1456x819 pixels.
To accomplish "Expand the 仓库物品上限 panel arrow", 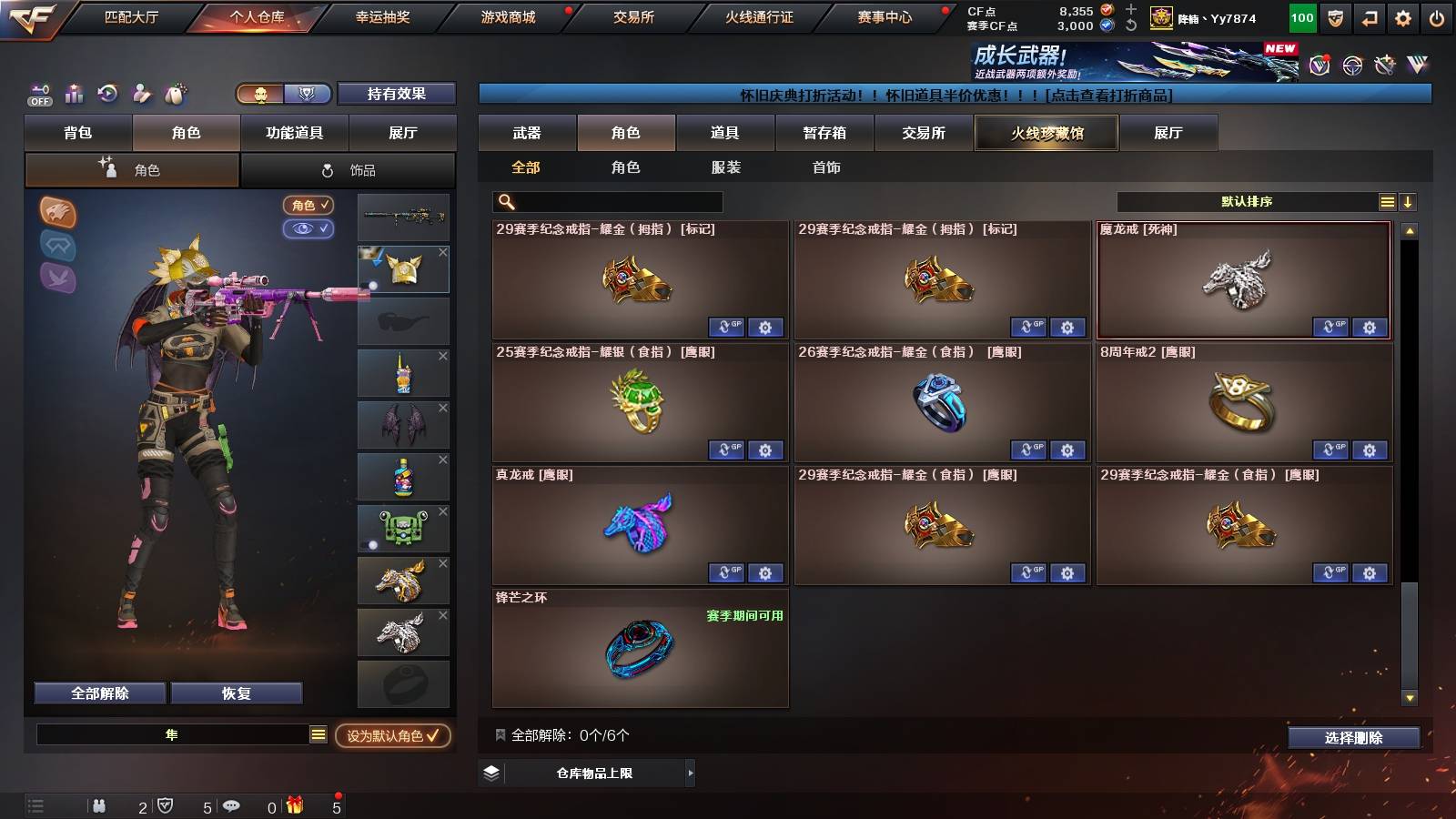I will tap(690, 773).
